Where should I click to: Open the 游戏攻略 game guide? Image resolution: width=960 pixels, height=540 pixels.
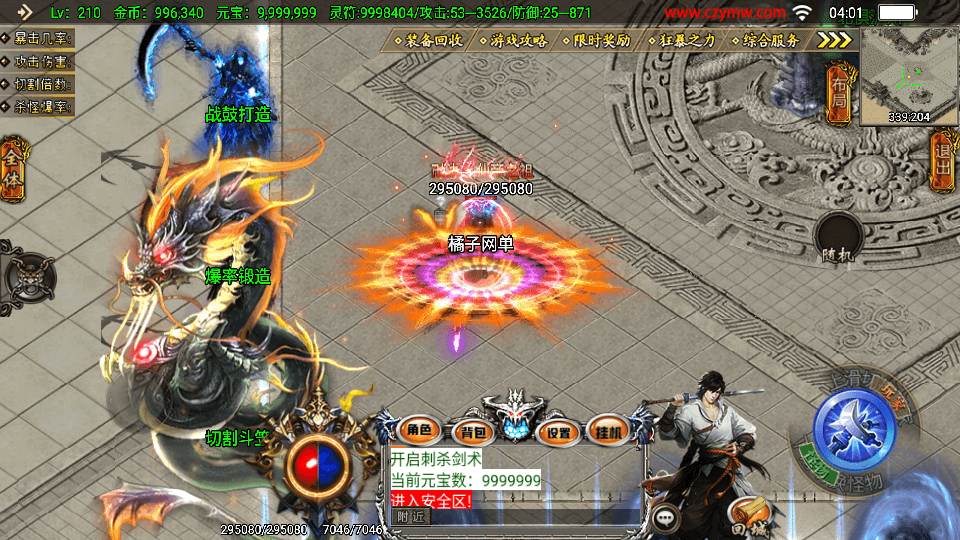pyautogui.click(x=514, y=41)
